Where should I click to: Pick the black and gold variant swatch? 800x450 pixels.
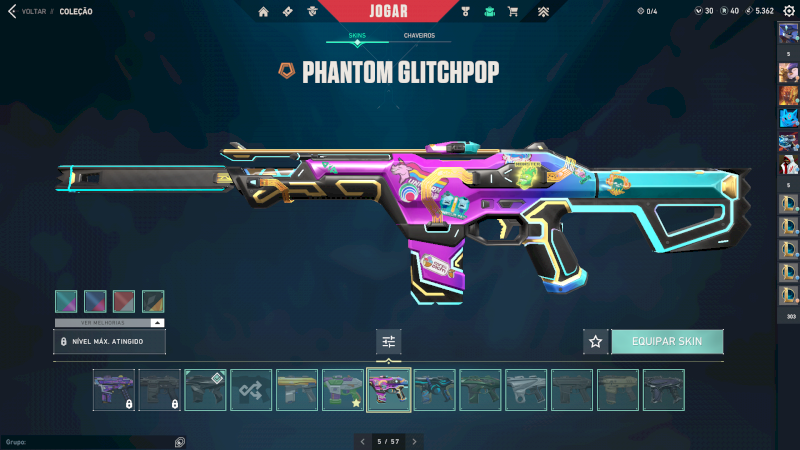pyautogui.click(x=153, y=301)
